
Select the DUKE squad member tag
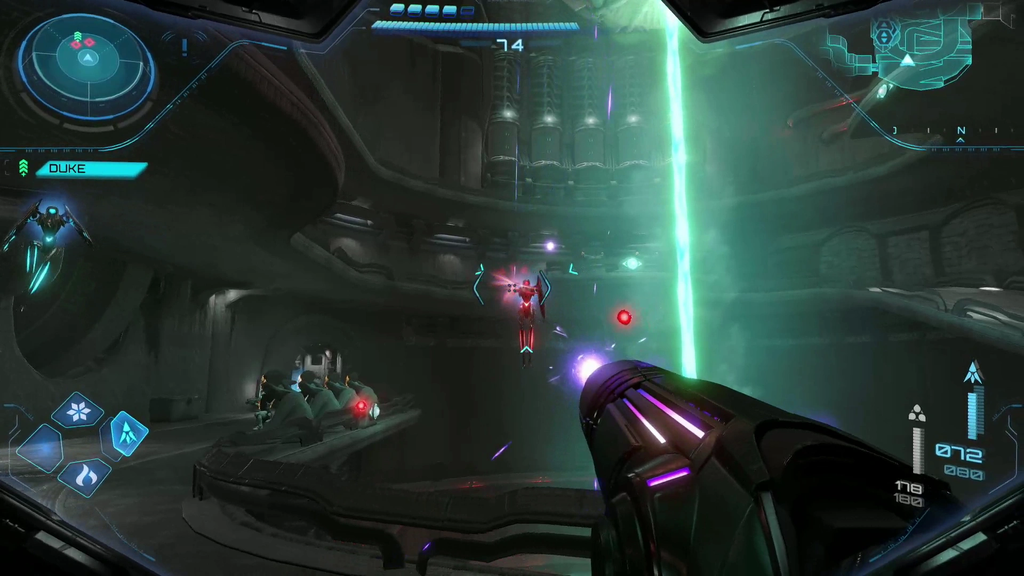click(x=91, y=169)
